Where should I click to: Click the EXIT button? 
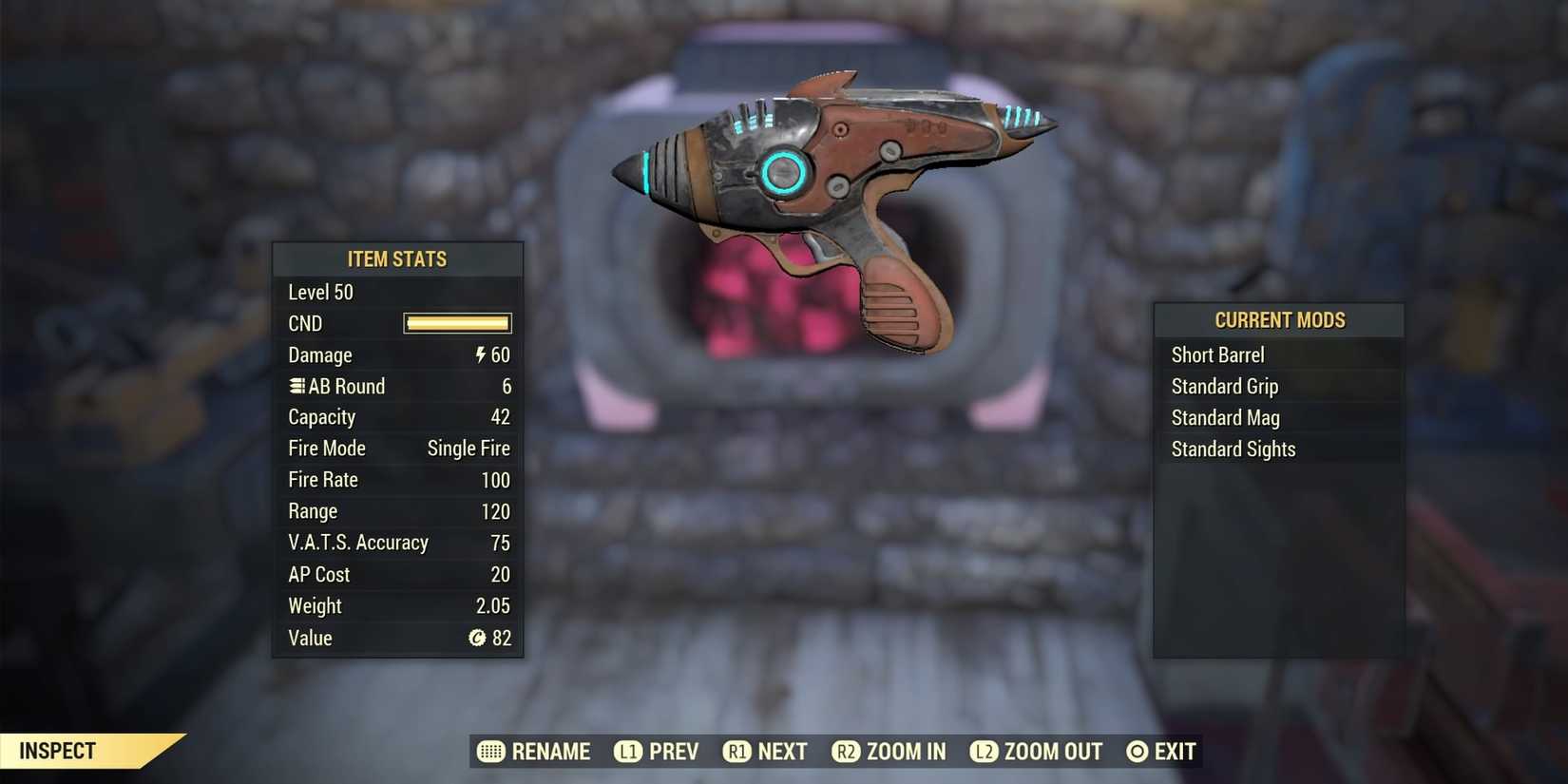tap(1176, 751)
